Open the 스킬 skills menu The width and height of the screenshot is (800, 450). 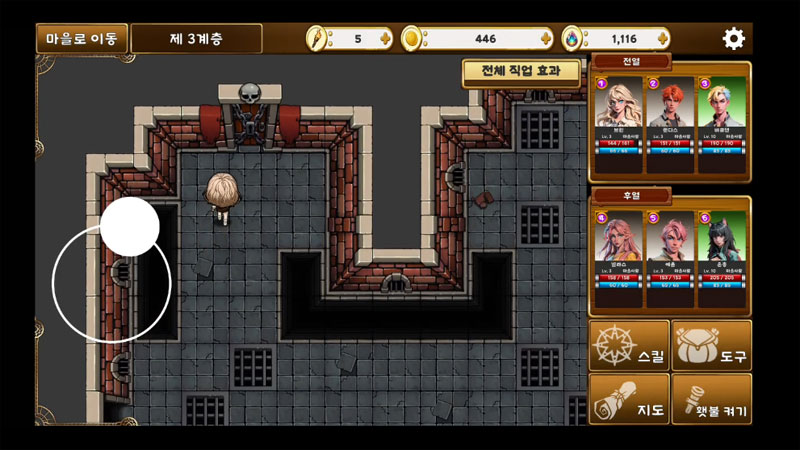[629, 345]
